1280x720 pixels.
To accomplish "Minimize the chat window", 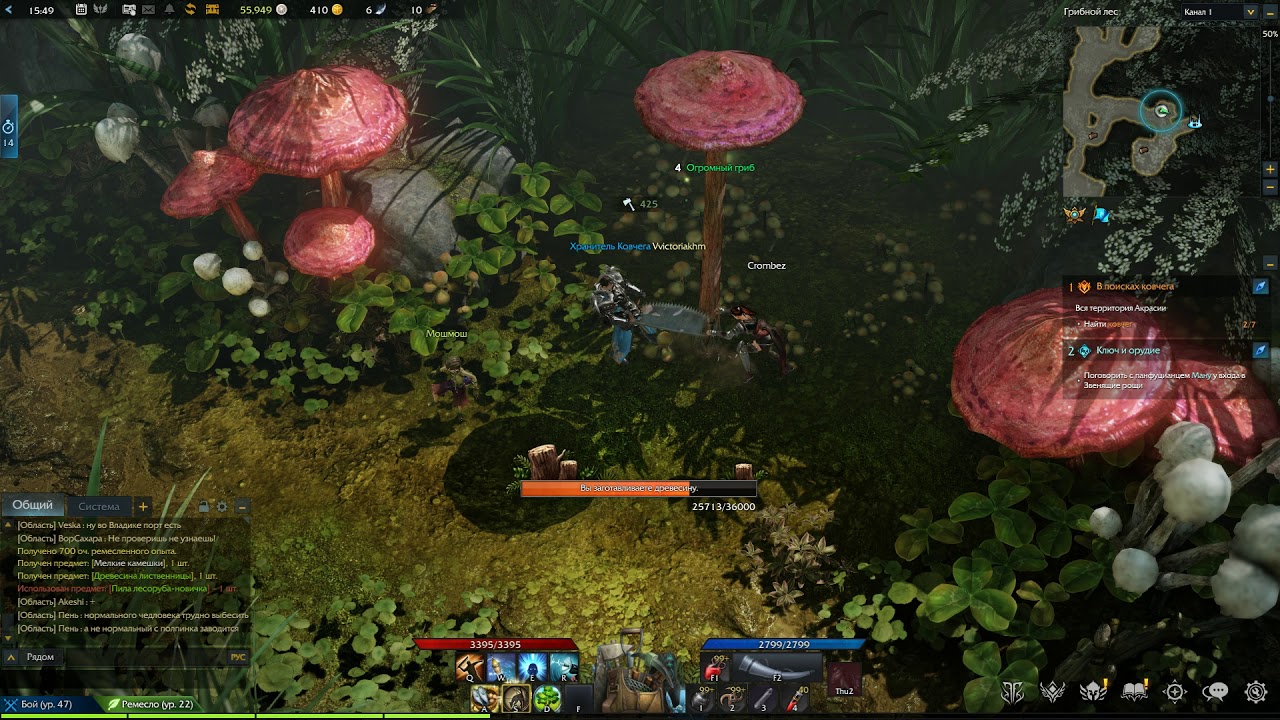I will [242, 507].
